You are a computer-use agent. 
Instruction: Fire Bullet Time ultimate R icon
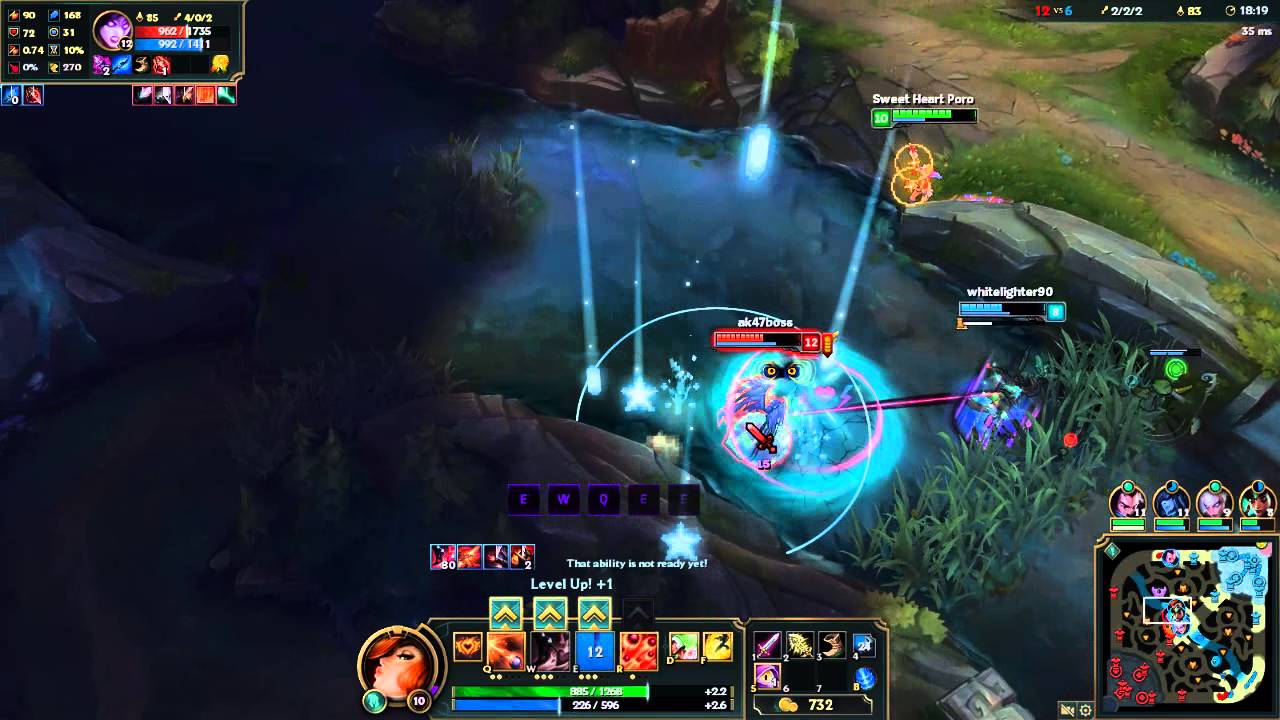[639, 651]
